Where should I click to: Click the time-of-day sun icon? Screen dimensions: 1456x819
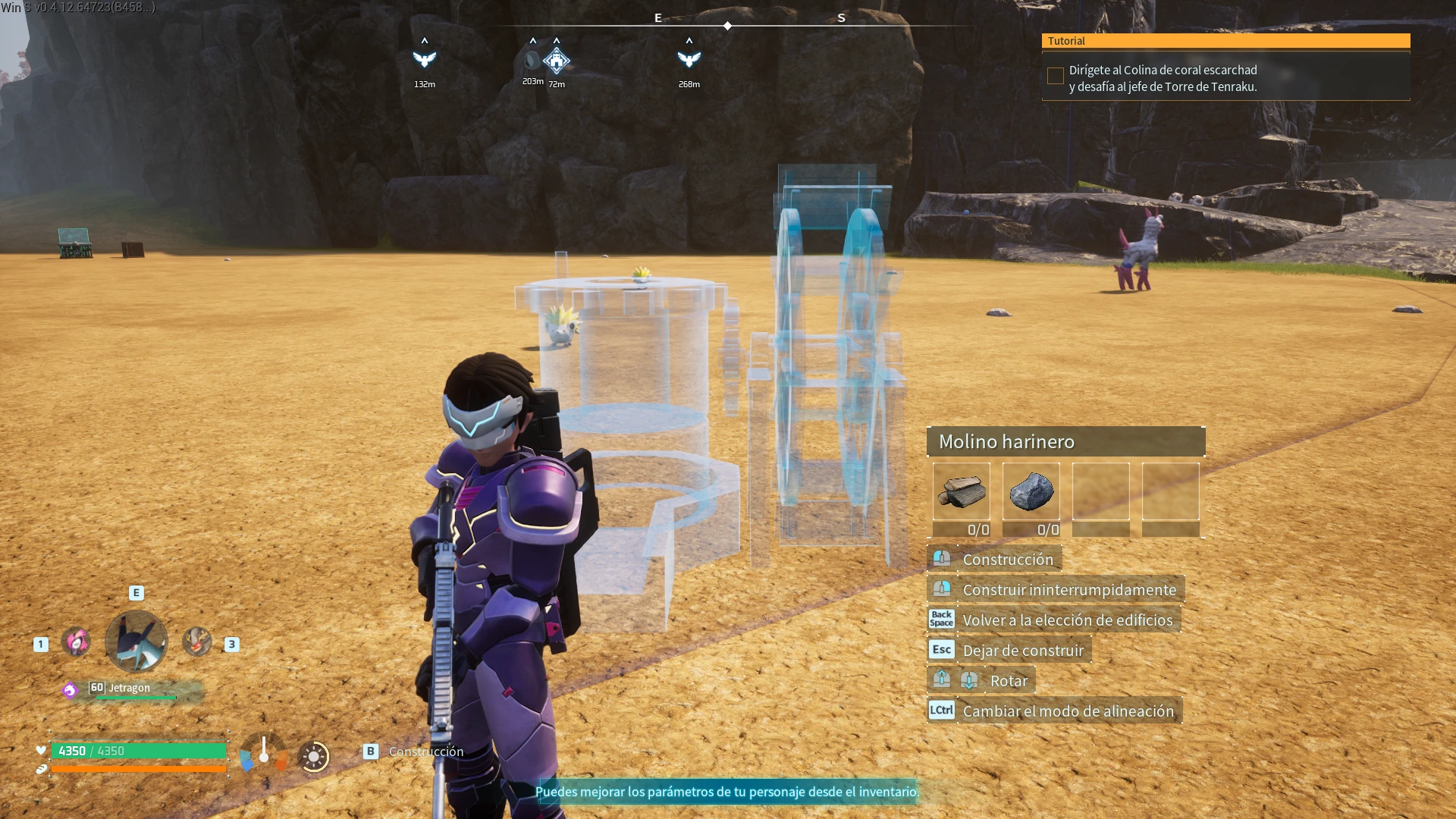coord(313,756)
